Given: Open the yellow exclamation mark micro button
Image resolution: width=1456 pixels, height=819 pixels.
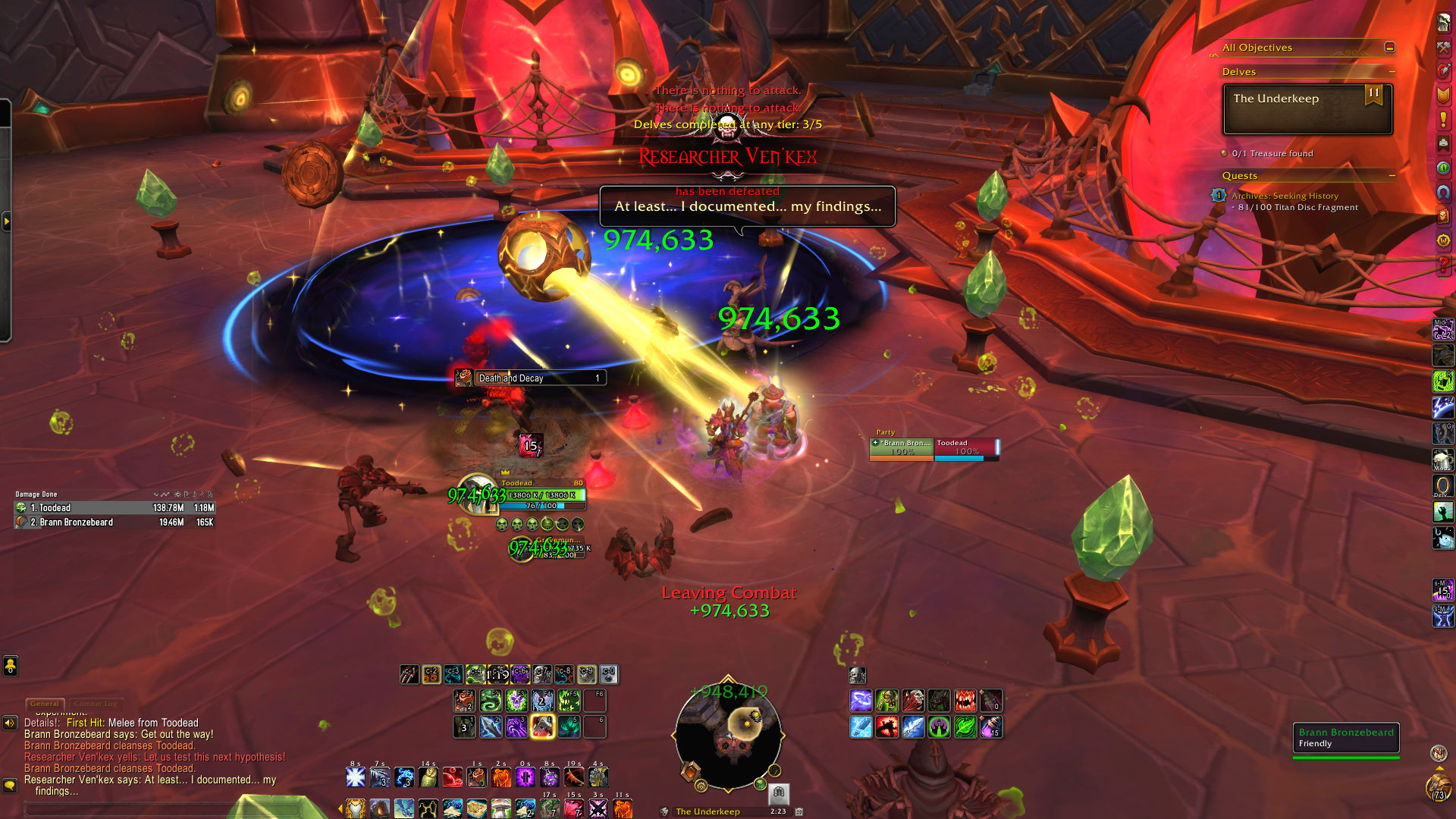Looking at the screenshot, I should 1443,119.
